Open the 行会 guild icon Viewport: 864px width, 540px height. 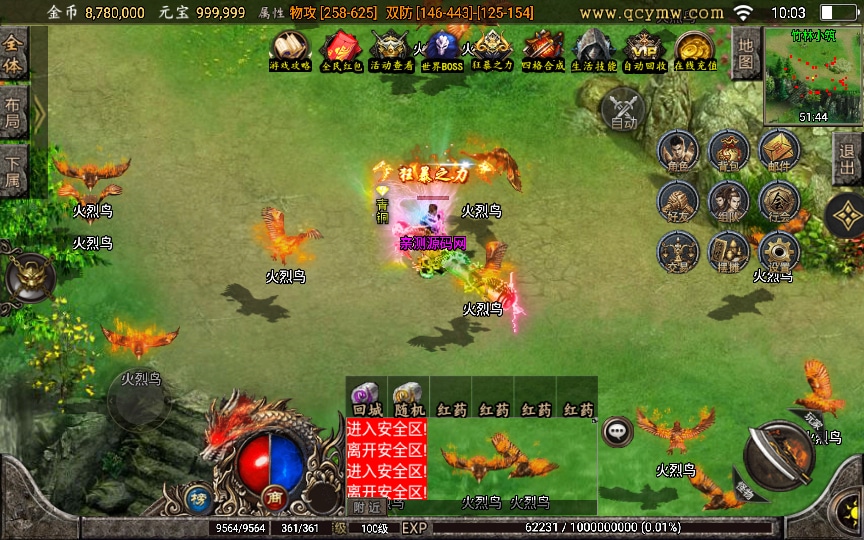pos(779,201)
